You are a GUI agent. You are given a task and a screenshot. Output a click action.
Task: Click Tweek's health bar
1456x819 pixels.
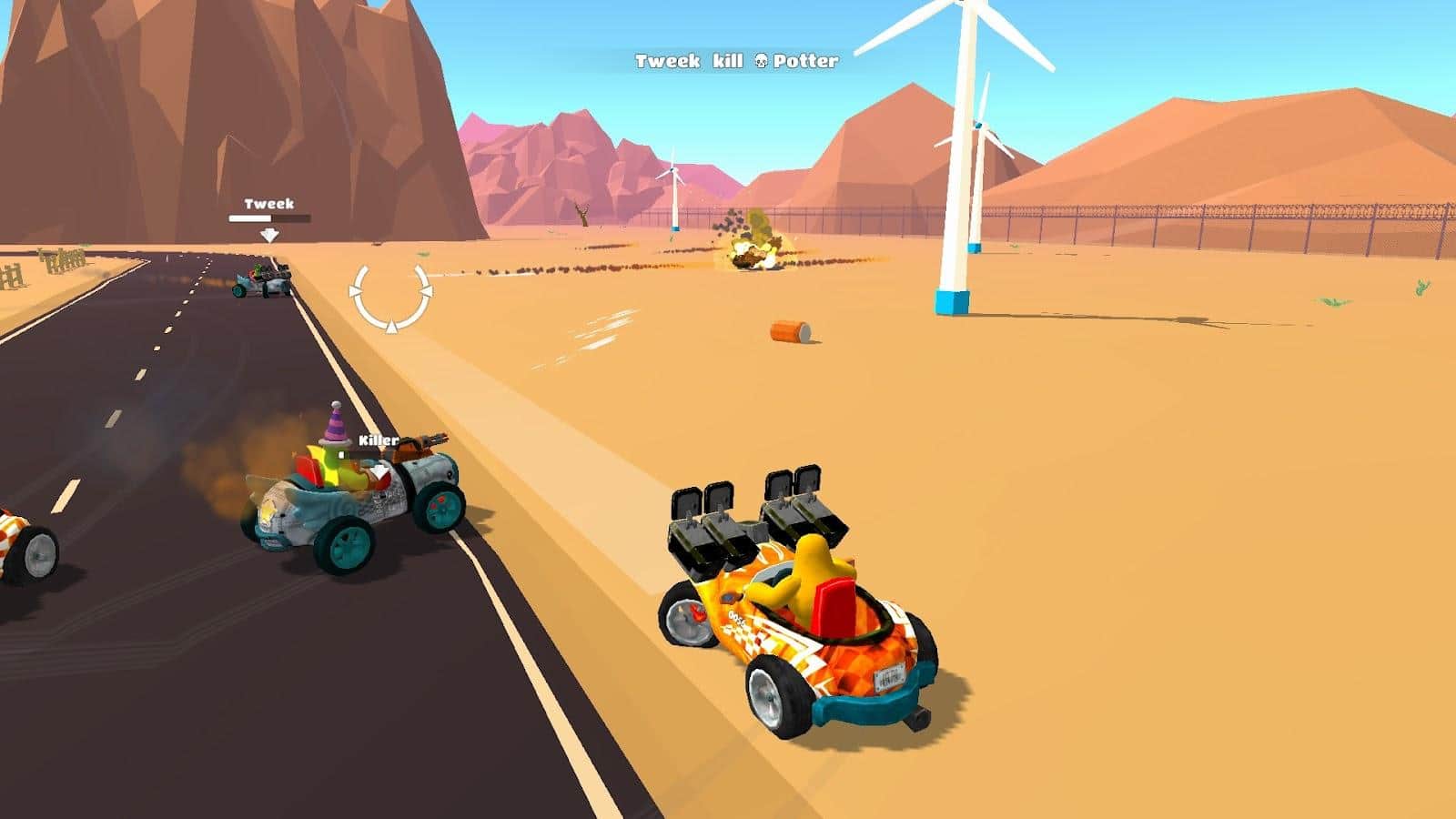coord(268,218)
